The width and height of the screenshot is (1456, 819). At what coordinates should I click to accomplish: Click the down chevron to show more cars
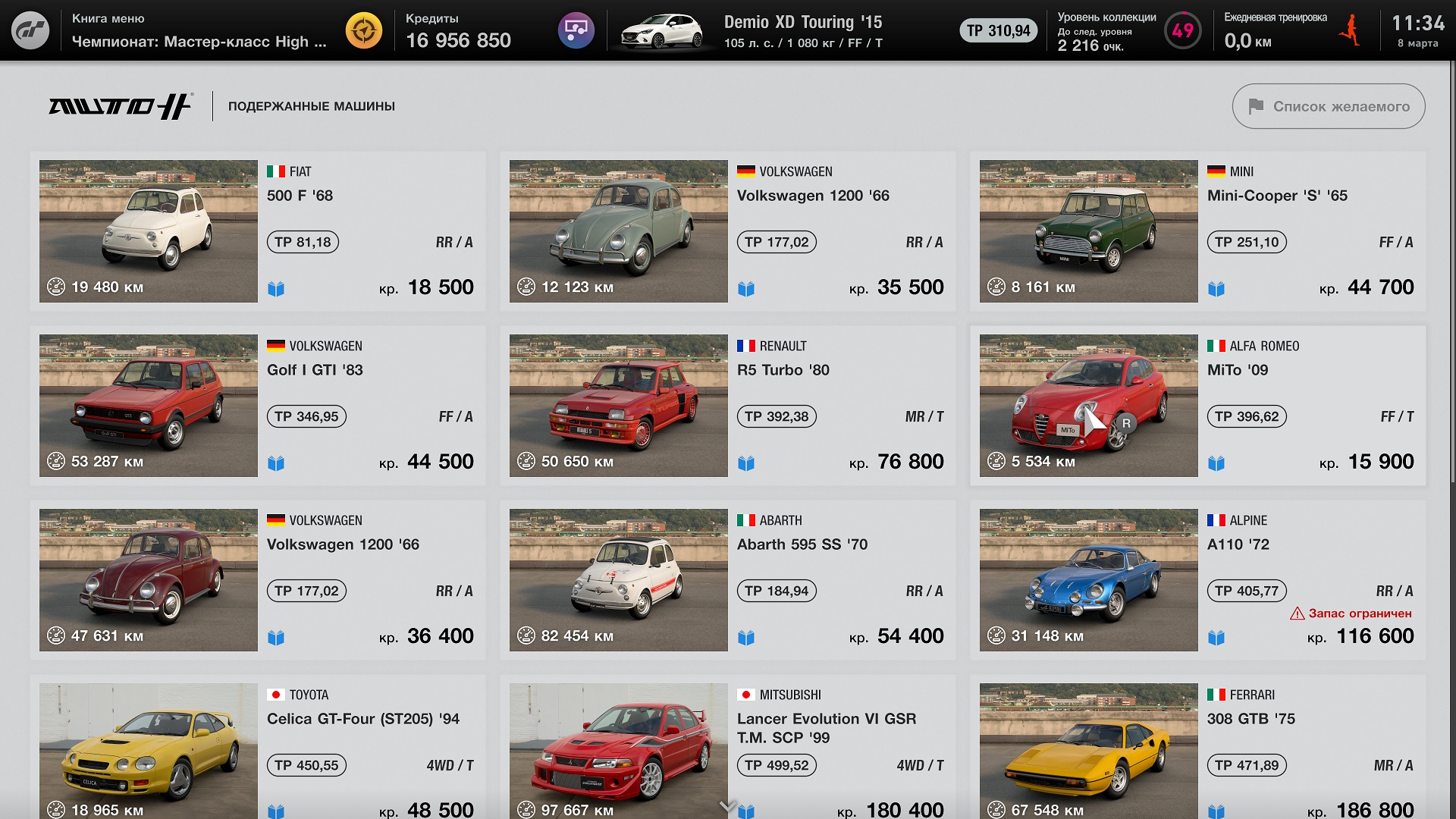click(x=727, y=805)
